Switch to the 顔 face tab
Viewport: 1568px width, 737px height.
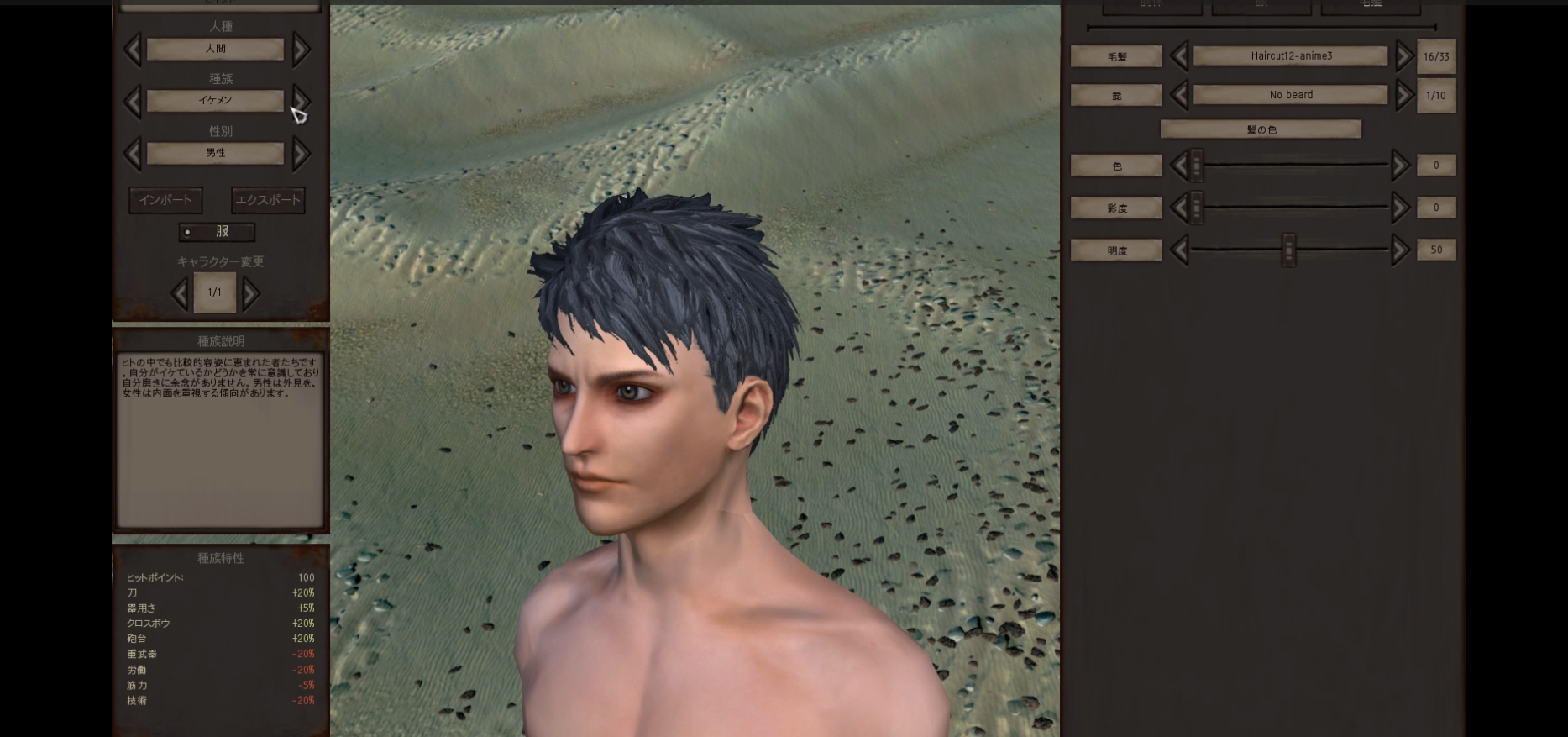1260,7
